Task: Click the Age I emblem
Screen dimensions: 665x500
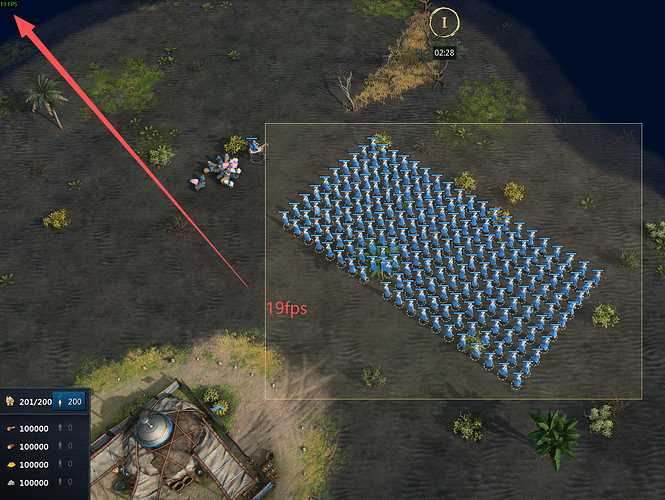Action: tap(444, 22)
